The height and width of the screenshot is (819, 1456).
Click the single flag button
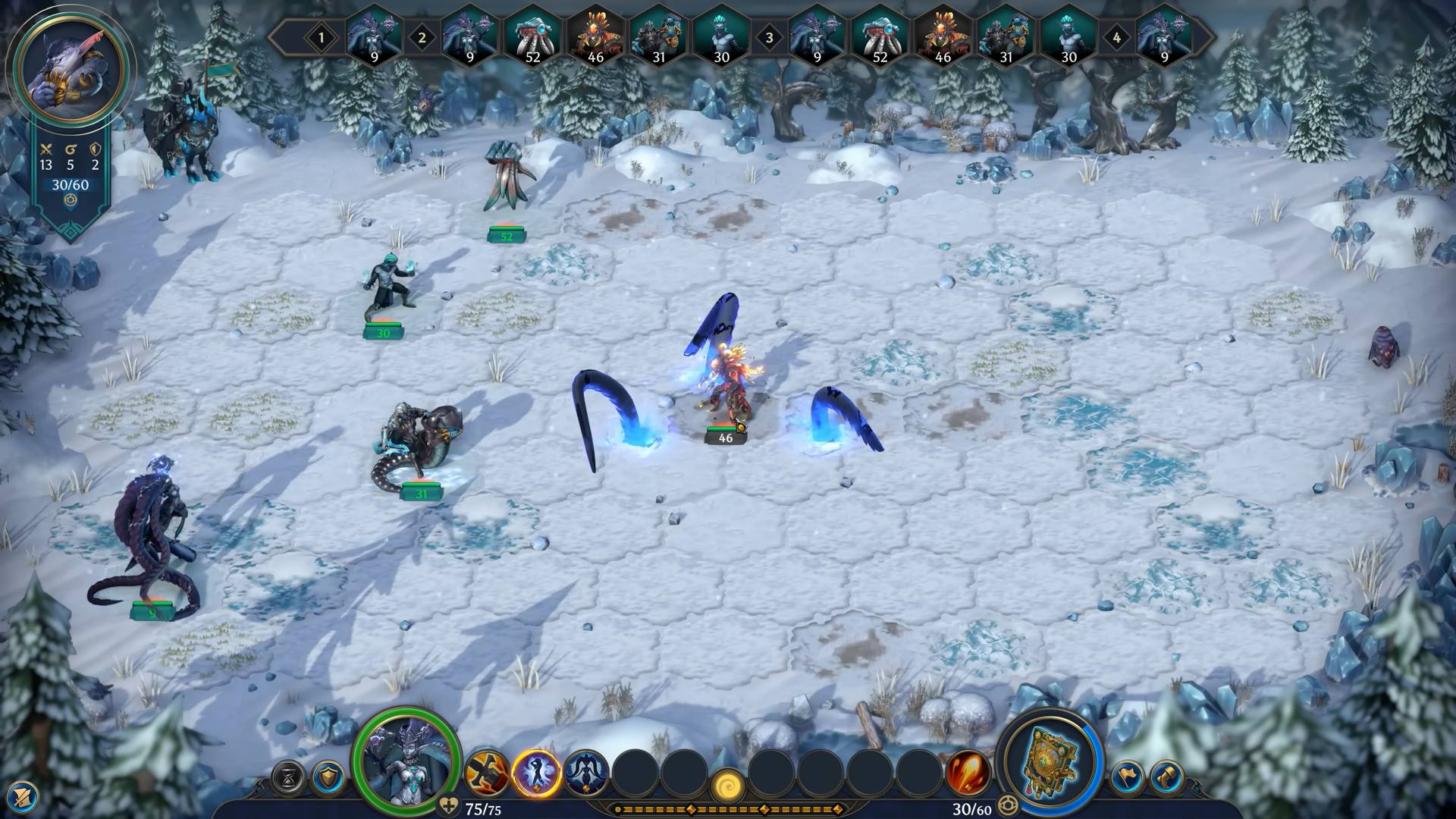tap(1128, 777)
